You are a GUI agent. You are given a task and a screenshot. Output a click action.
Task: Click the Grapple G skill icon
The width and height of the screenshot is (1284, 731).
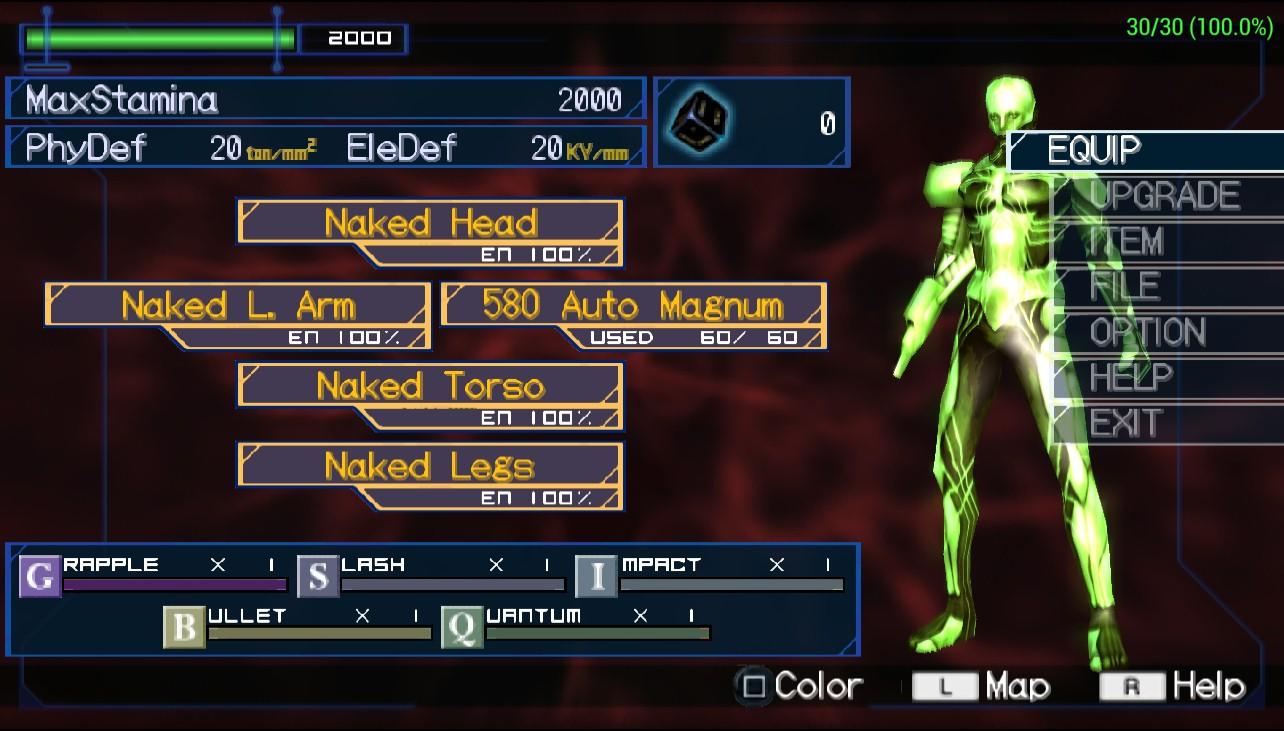[x=40, y=577]
